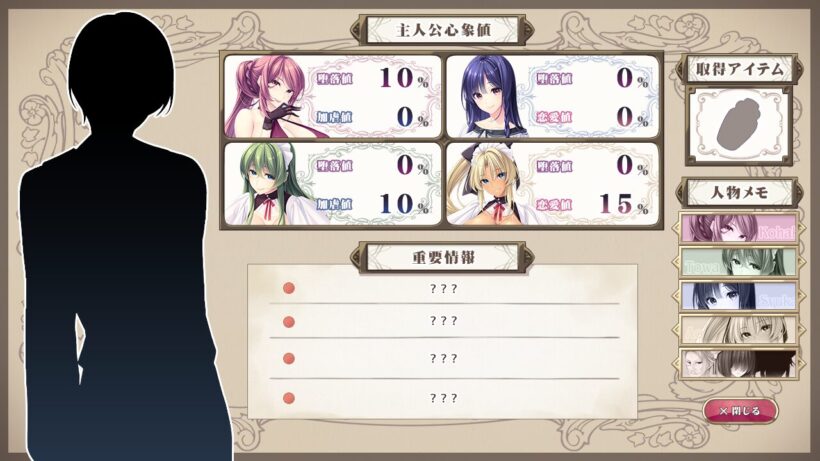This screenshot has height=461, width=820.
Task: Close the status screen with 閉じる
Action: click(x=740, y=411)
